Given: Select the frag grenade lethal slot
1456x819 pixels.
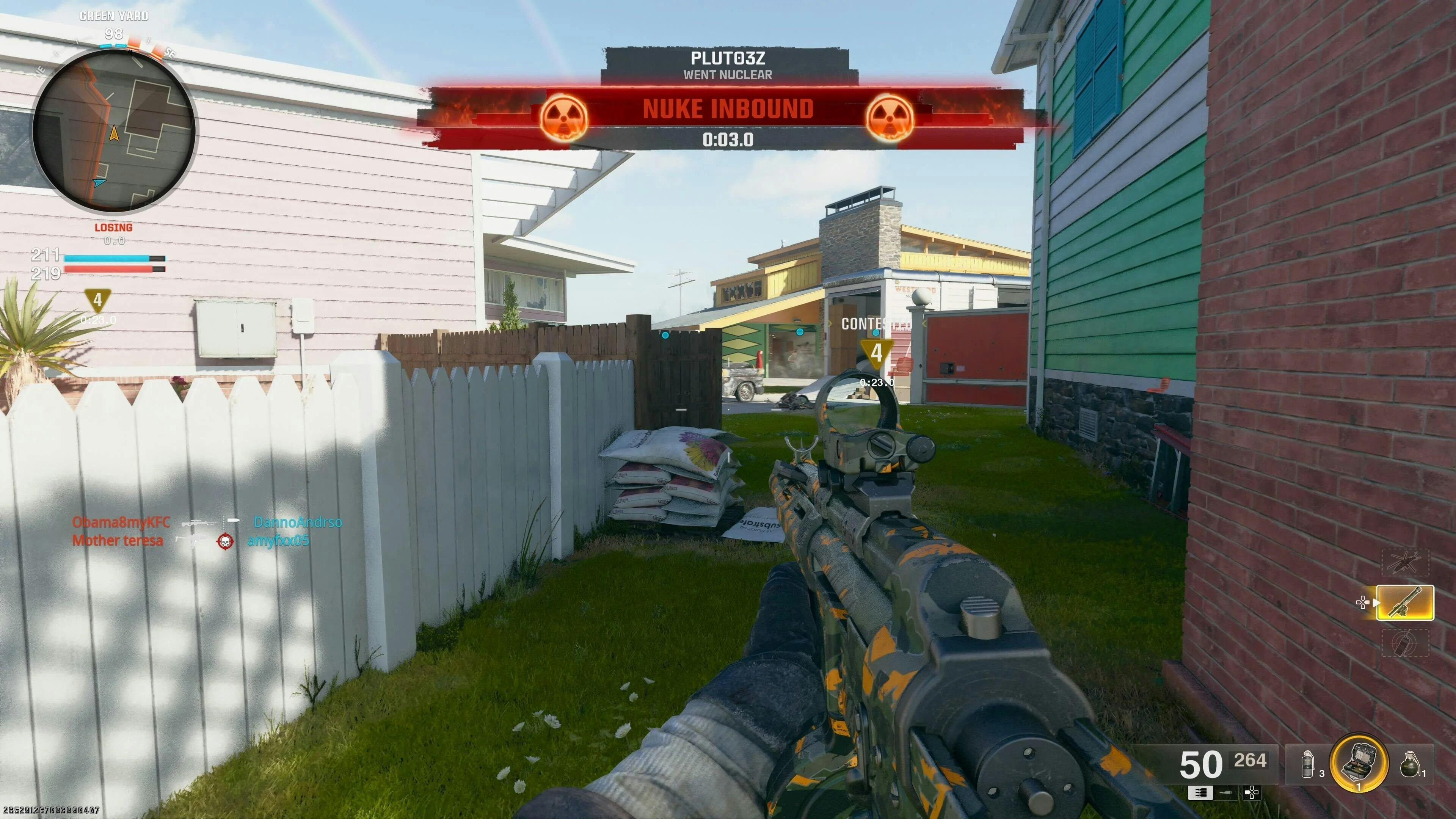Looking at the screenshot, I should (x=1410, y=765).
